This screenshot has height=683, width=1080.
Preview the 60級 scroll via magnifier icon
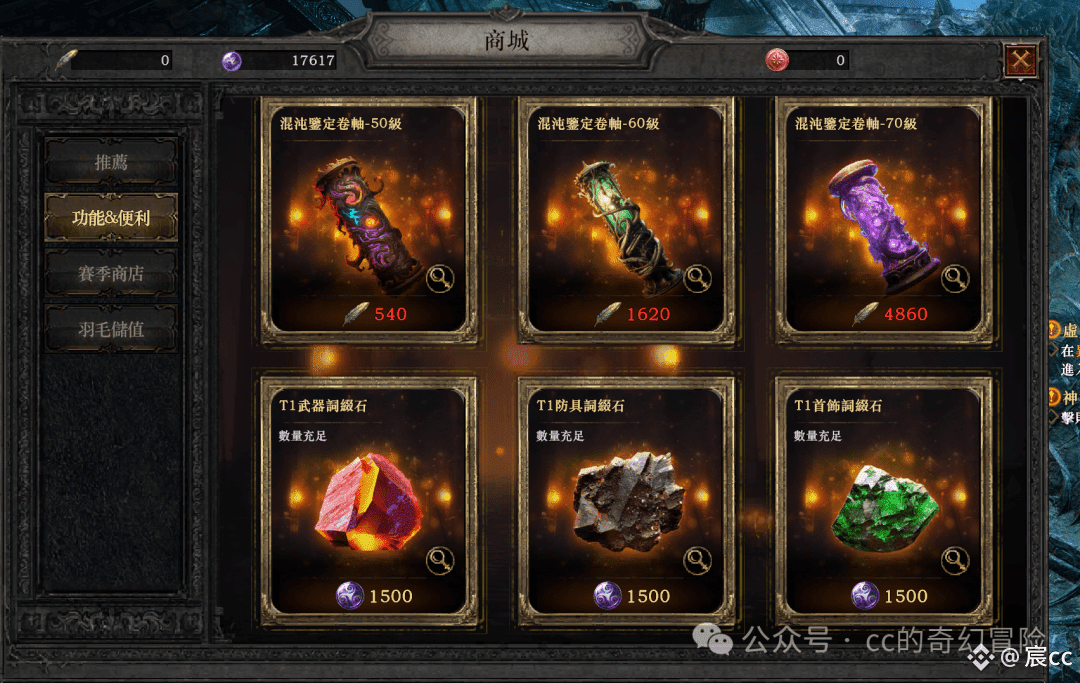(698, 279)
